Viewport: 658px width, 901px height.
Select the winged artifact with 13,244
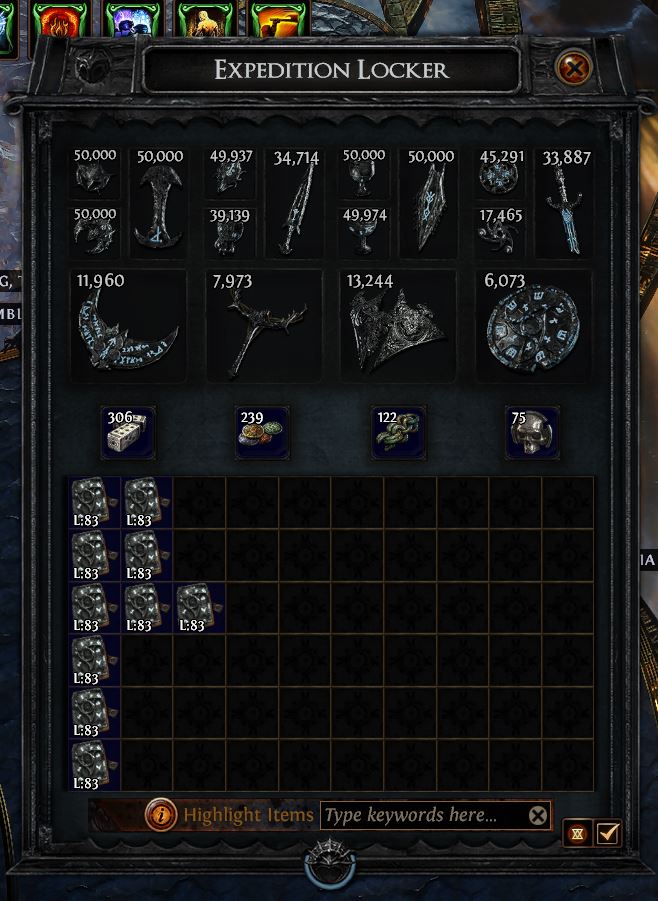click(398, 325)
